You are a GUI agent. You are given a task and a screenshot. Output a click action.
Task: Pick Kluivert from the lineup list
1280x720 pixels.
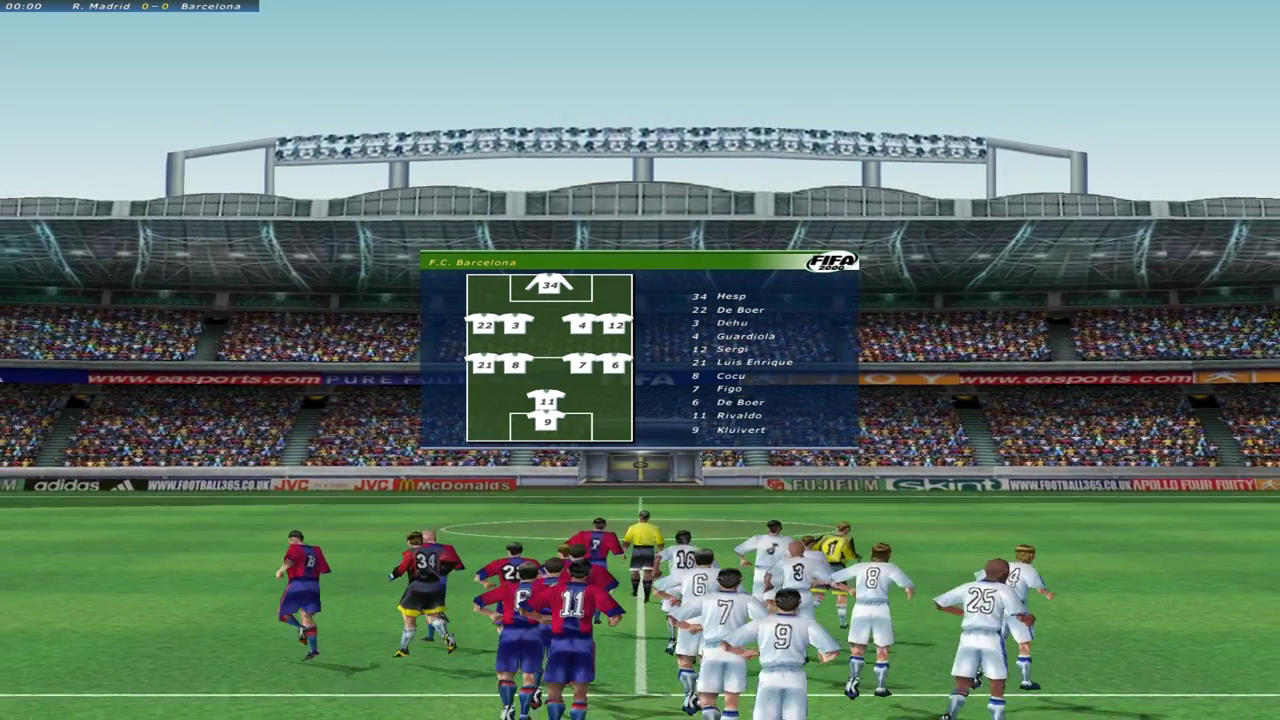(x=741, y=430)
